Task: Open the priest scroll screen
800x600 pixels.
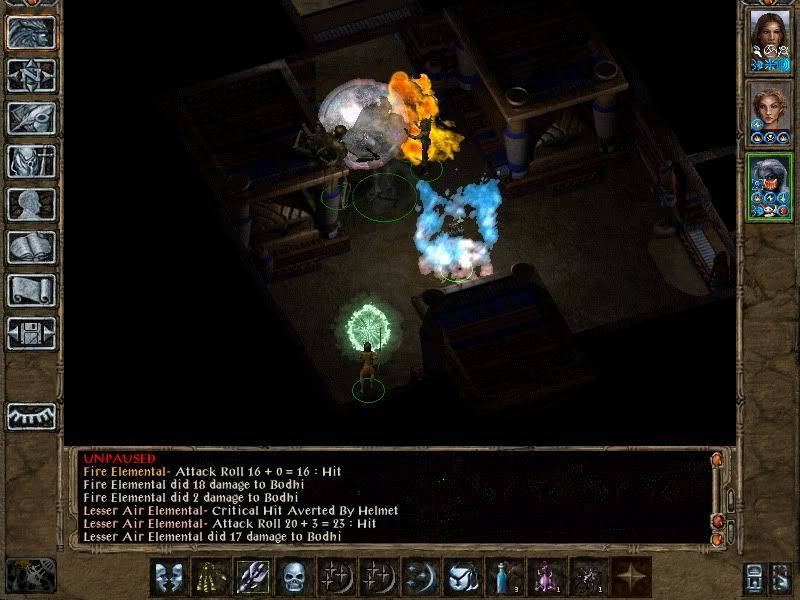Action: 30,290
